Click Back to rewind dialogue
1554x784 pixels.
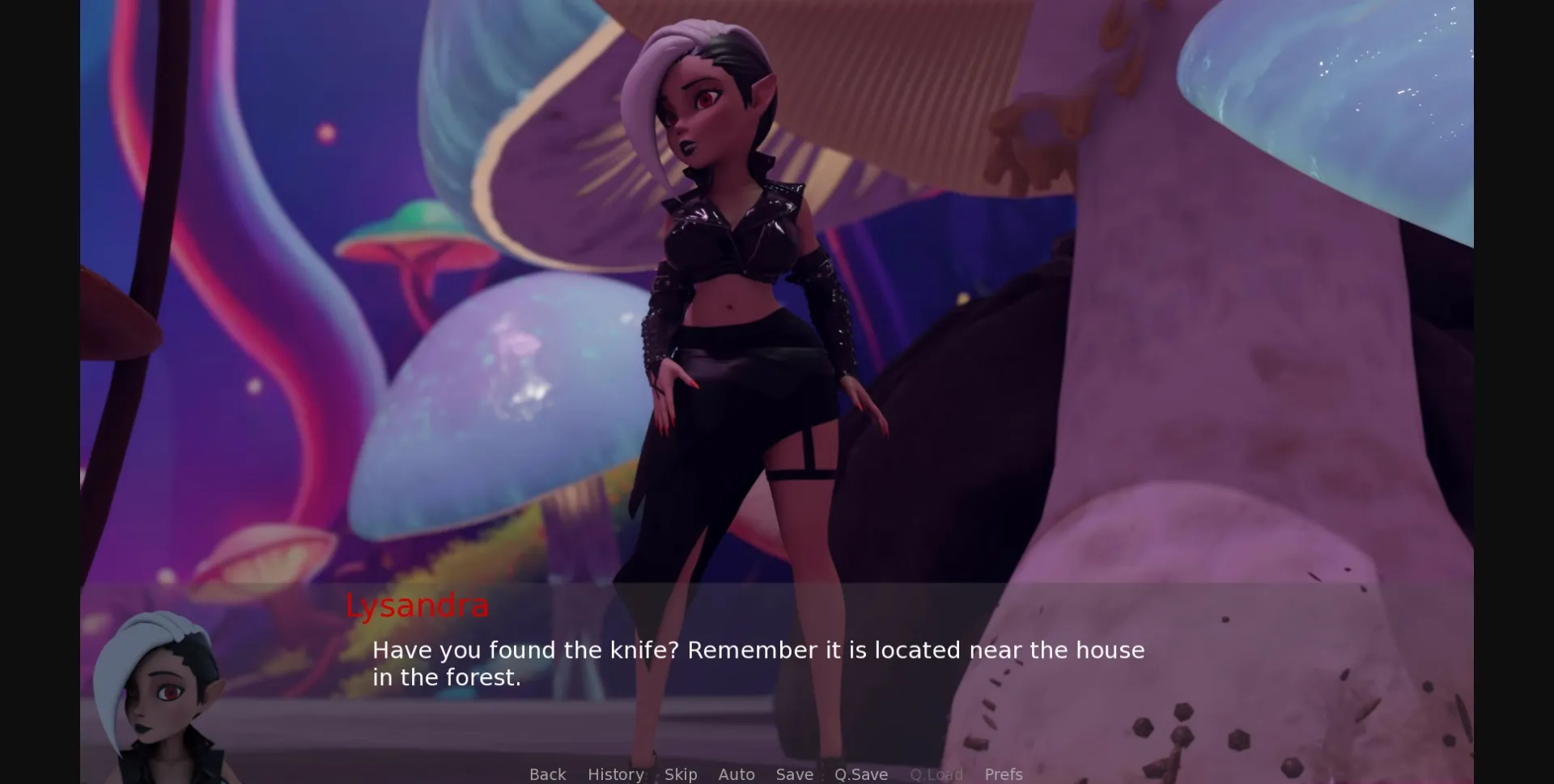(x=548, y=774)
